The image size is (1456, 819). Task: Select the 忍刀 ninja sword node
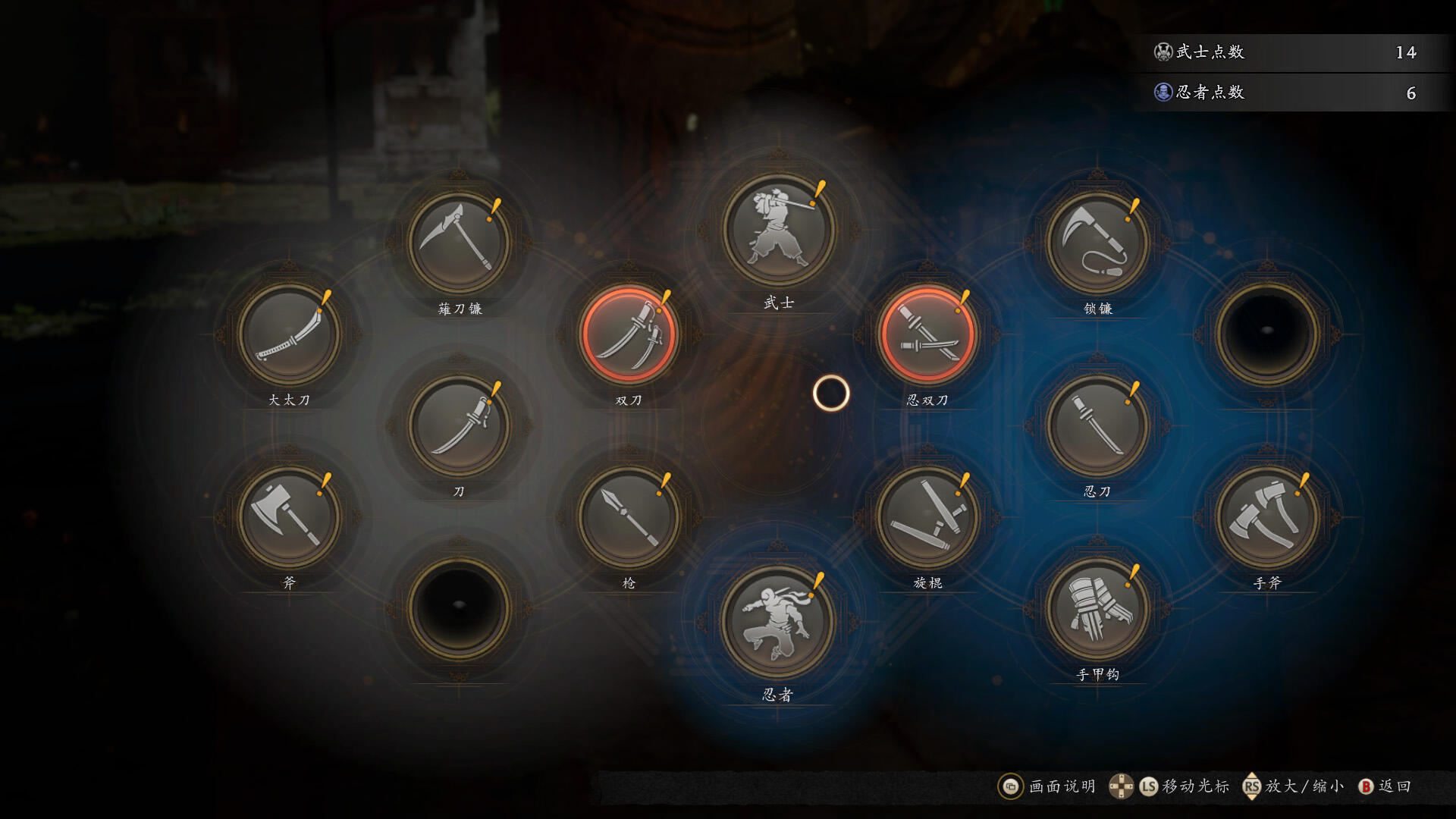pyautogui.click(x=1097, y=425)
